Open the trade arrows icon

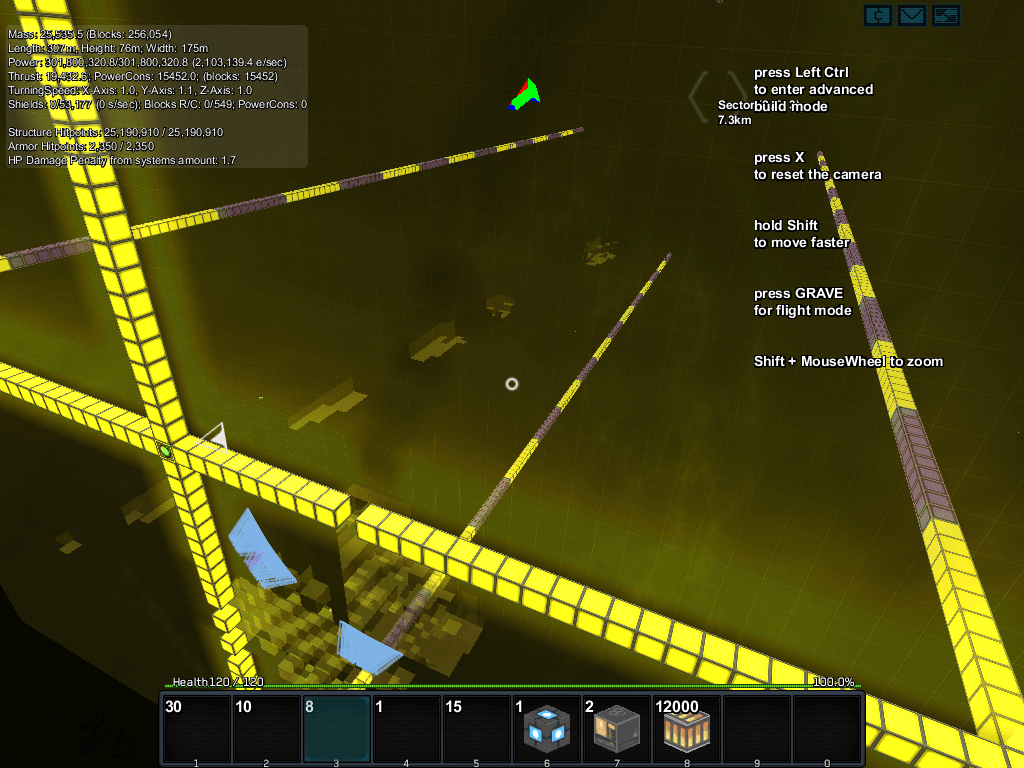coord(946,15)
